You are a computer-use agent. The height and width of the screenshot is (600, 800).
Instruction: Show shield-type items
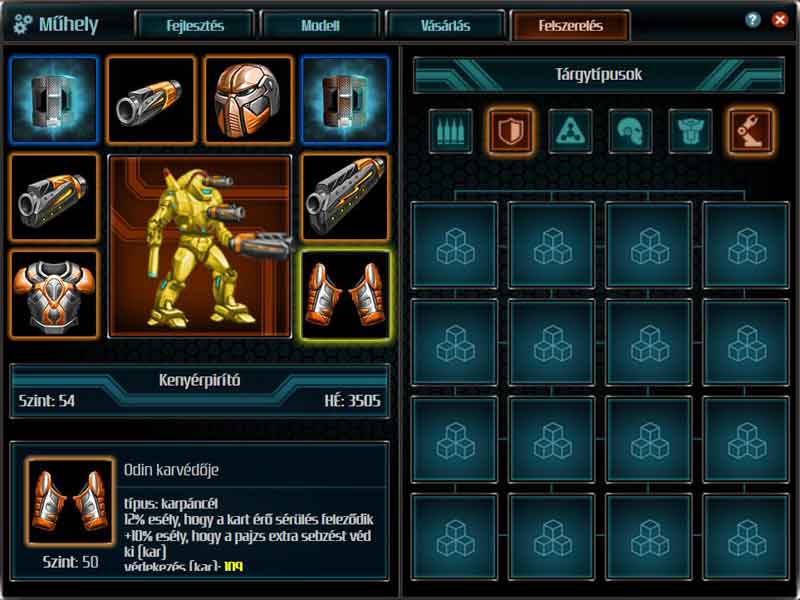(510, 131)
